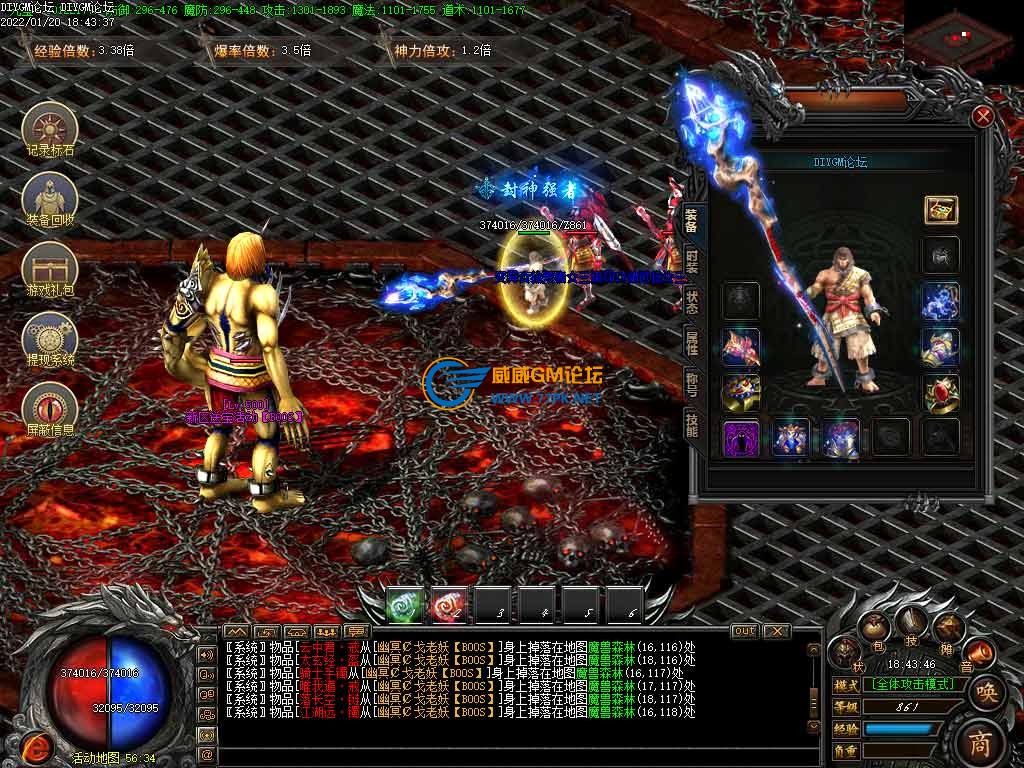Screen dimensions: 1024x768
Task: Click the treasure chest icon in equipment panel
Action: tap(941, 209)
